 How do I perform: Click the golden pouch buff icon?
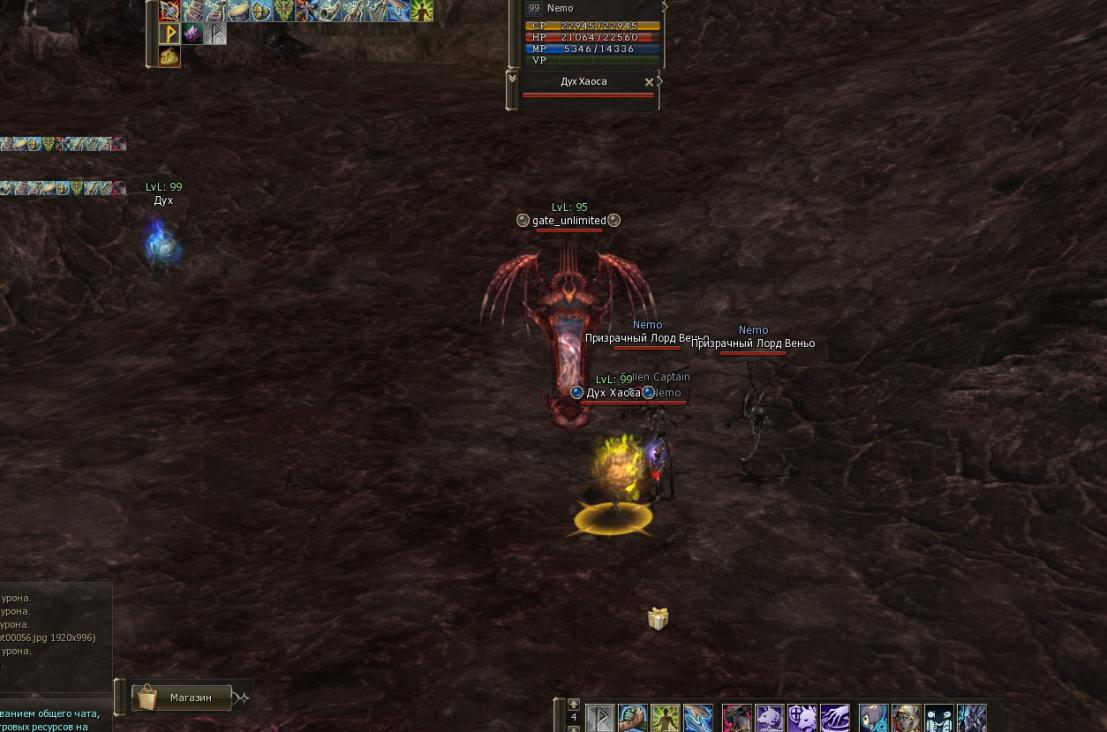click(x=169, y=56)
